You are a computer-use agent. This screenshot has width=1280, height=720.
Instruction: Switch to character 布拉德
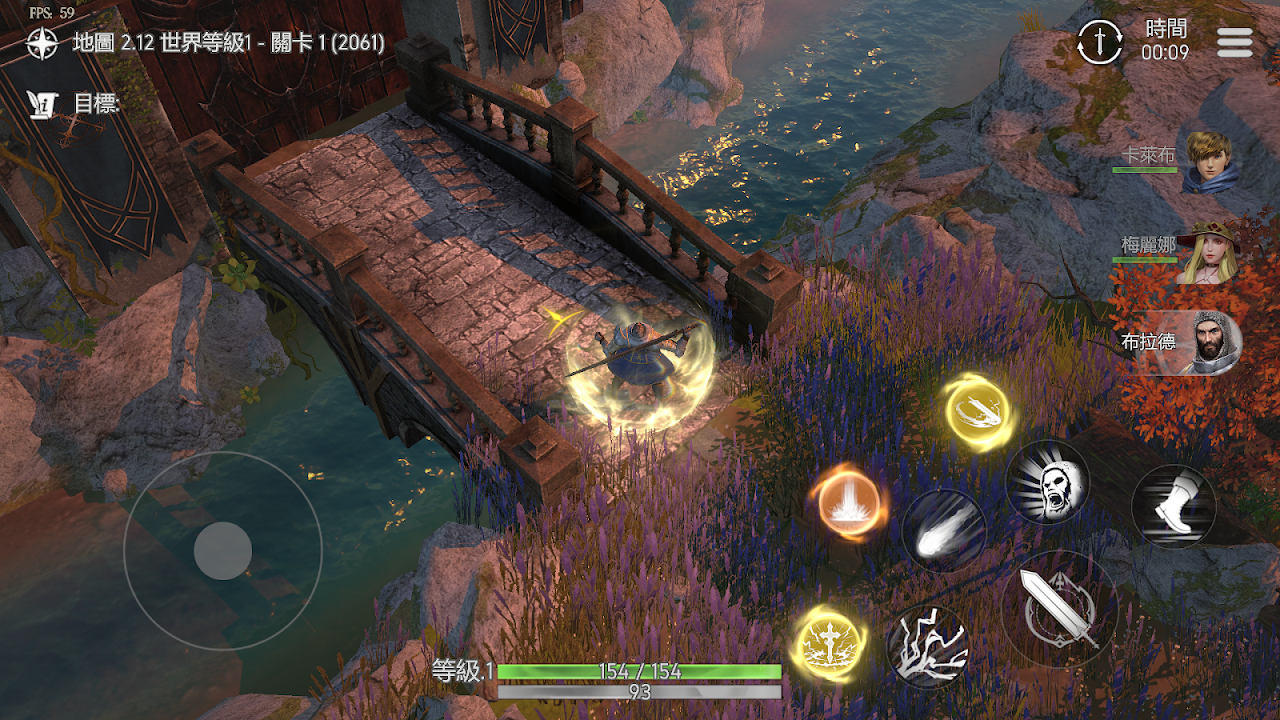pyautogui.click(x=1208, y=344)
